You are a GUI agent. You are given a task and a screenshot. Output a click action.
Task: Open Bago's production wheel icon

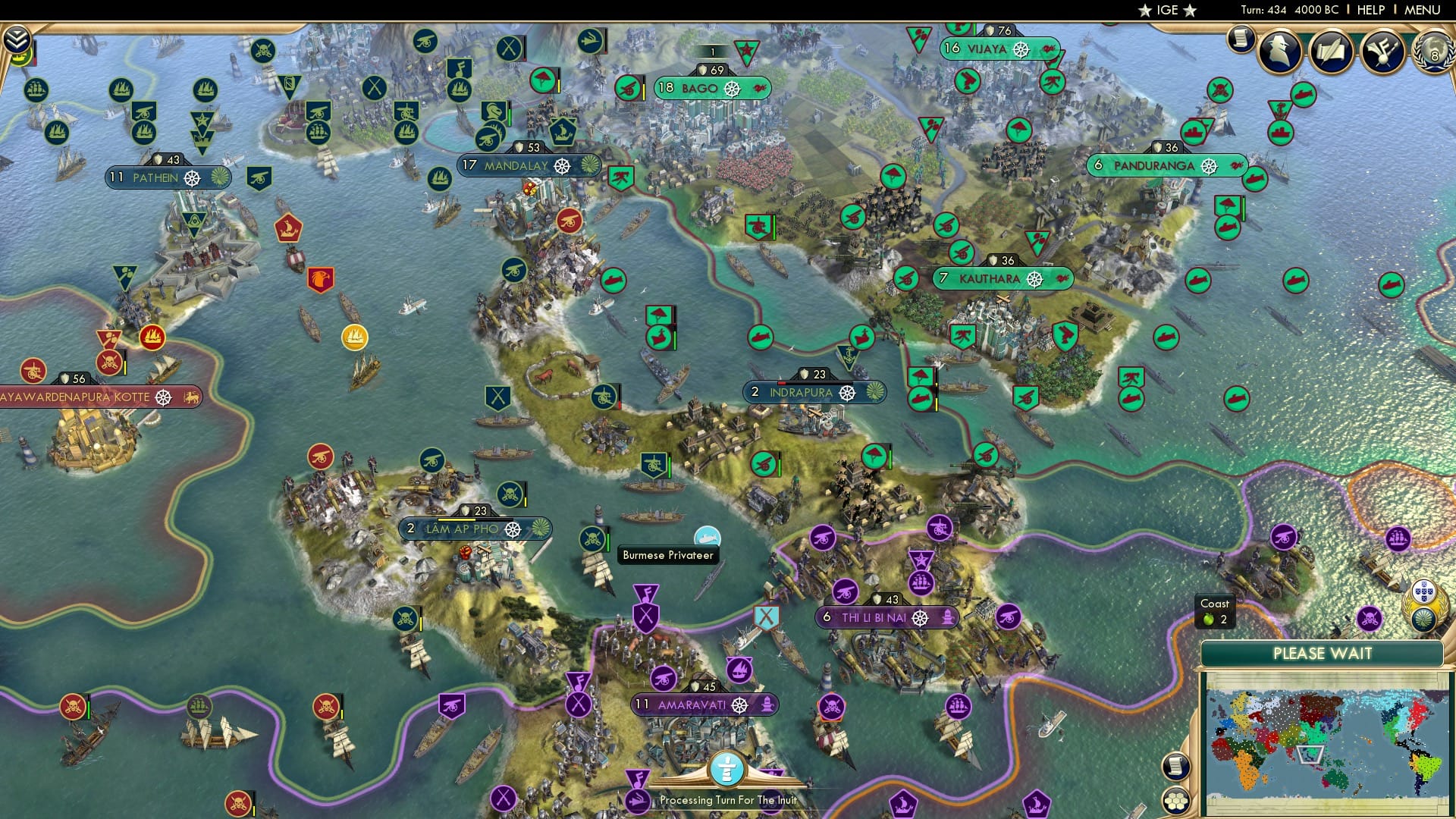[x=732, y=89]
